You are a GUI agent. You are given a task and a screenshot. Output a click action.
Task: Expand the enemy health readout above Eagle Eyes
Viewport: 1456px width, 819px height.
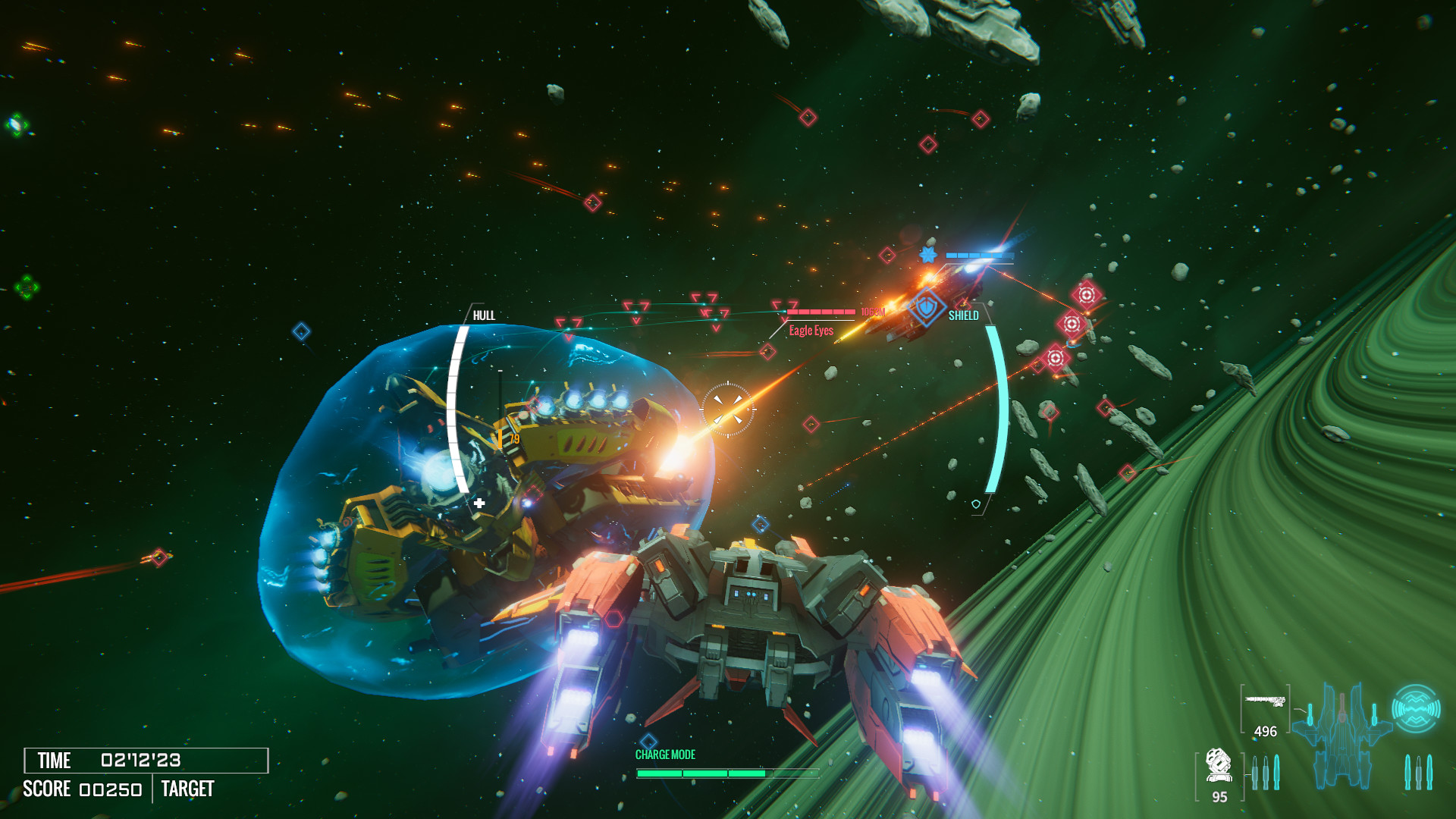pyautogui.click(x=821, y=310)
